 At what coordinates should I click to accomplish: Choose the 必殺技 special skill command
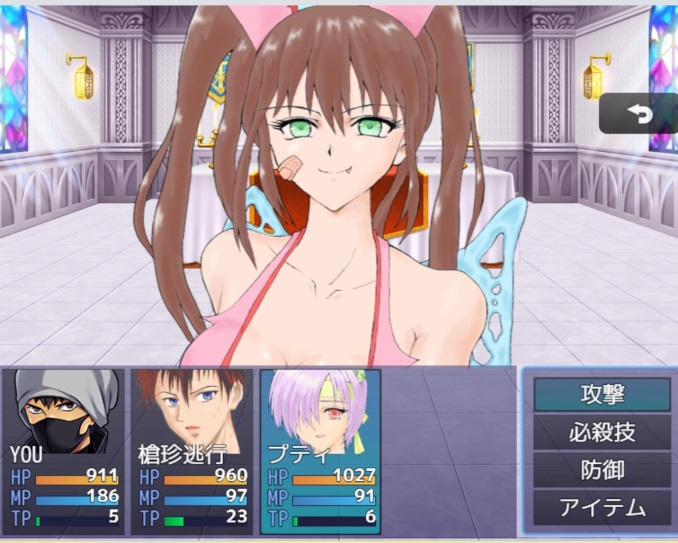(x=601, y=432)
